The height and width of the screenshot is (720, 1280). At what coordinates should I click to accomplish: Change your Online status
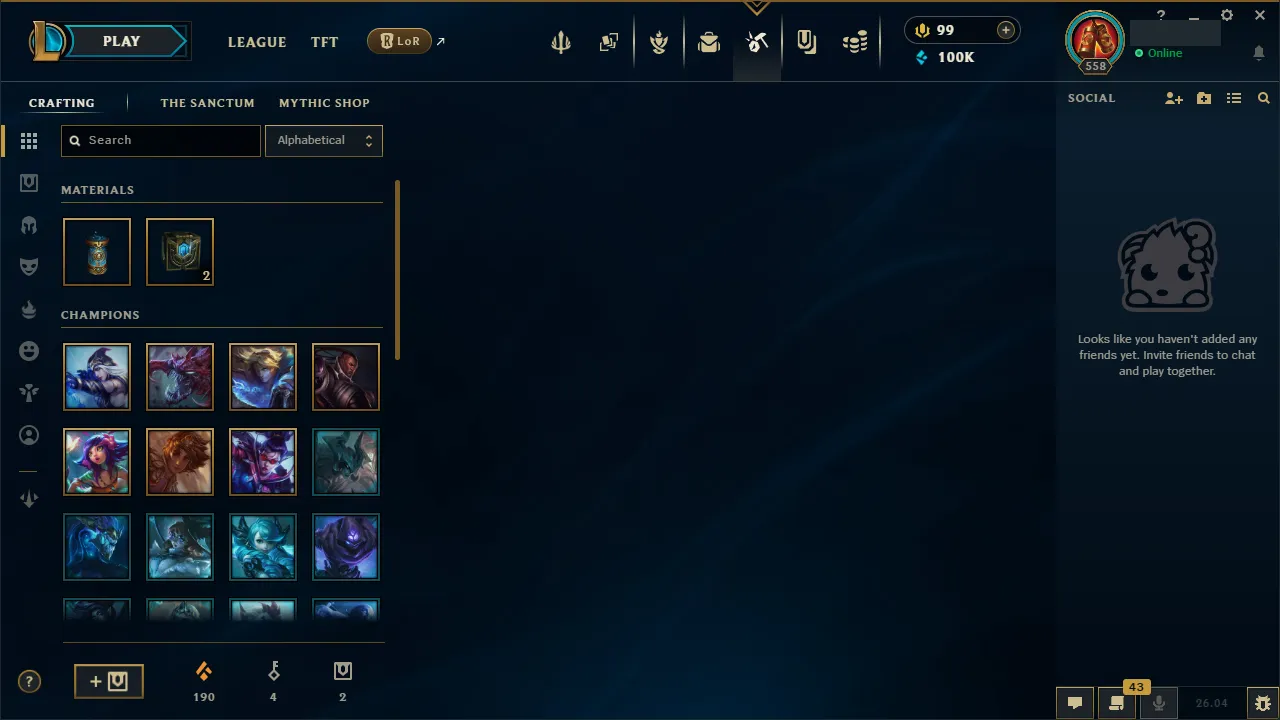click(1164, 53)
